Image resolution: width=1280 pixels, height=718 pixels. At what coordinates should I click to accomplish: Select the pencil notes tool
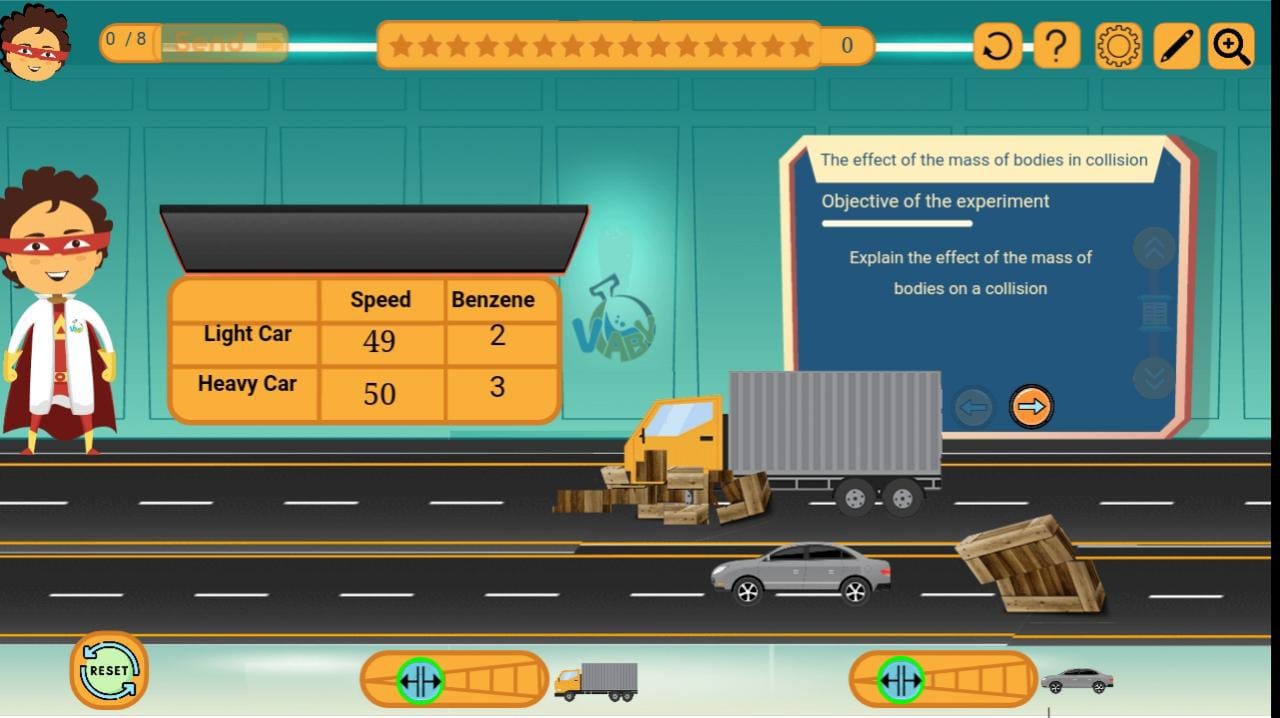(x=1176, y=46)
